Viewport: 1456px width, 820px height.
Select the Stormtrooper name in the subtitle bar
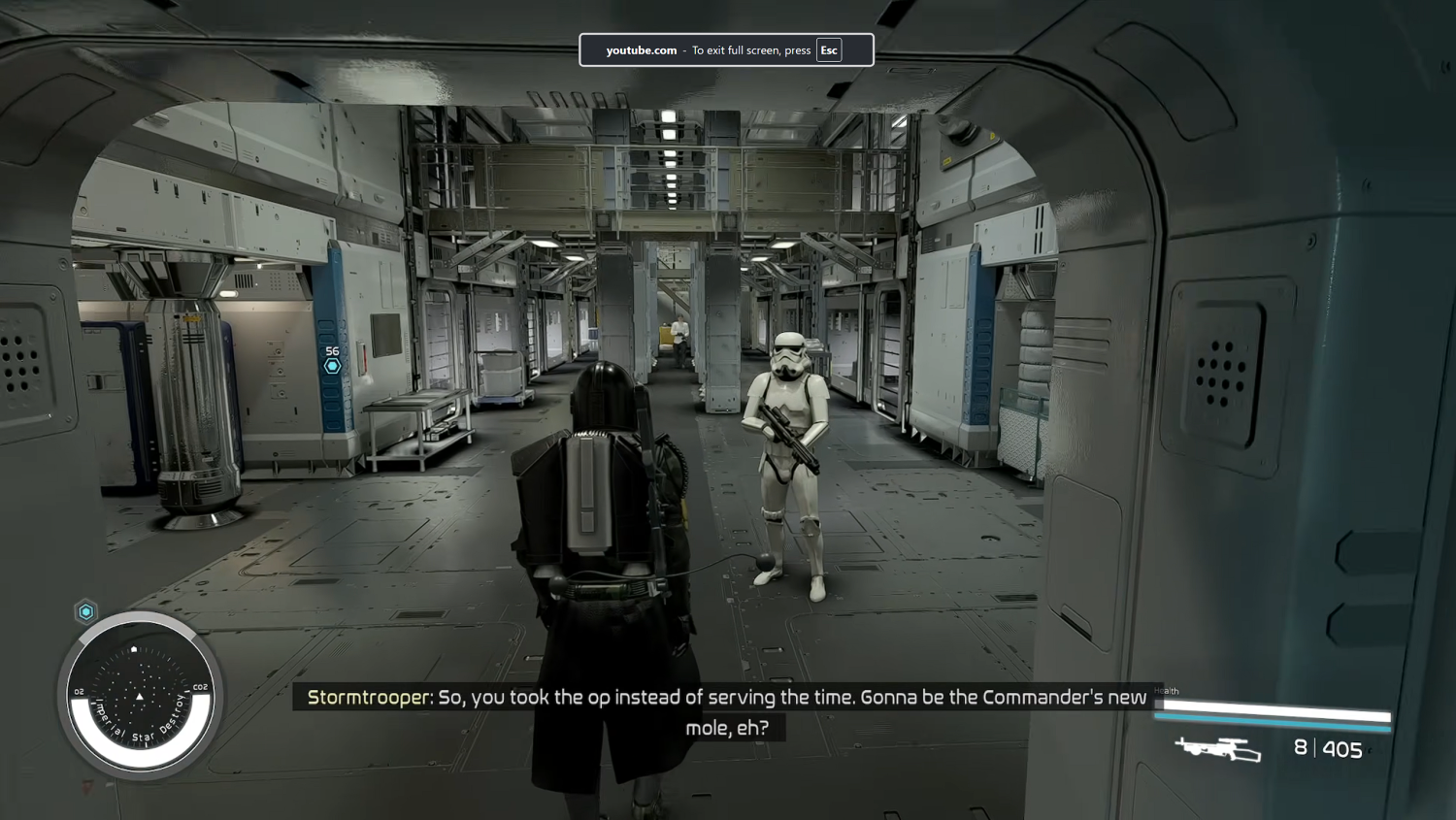coord(365,697)
